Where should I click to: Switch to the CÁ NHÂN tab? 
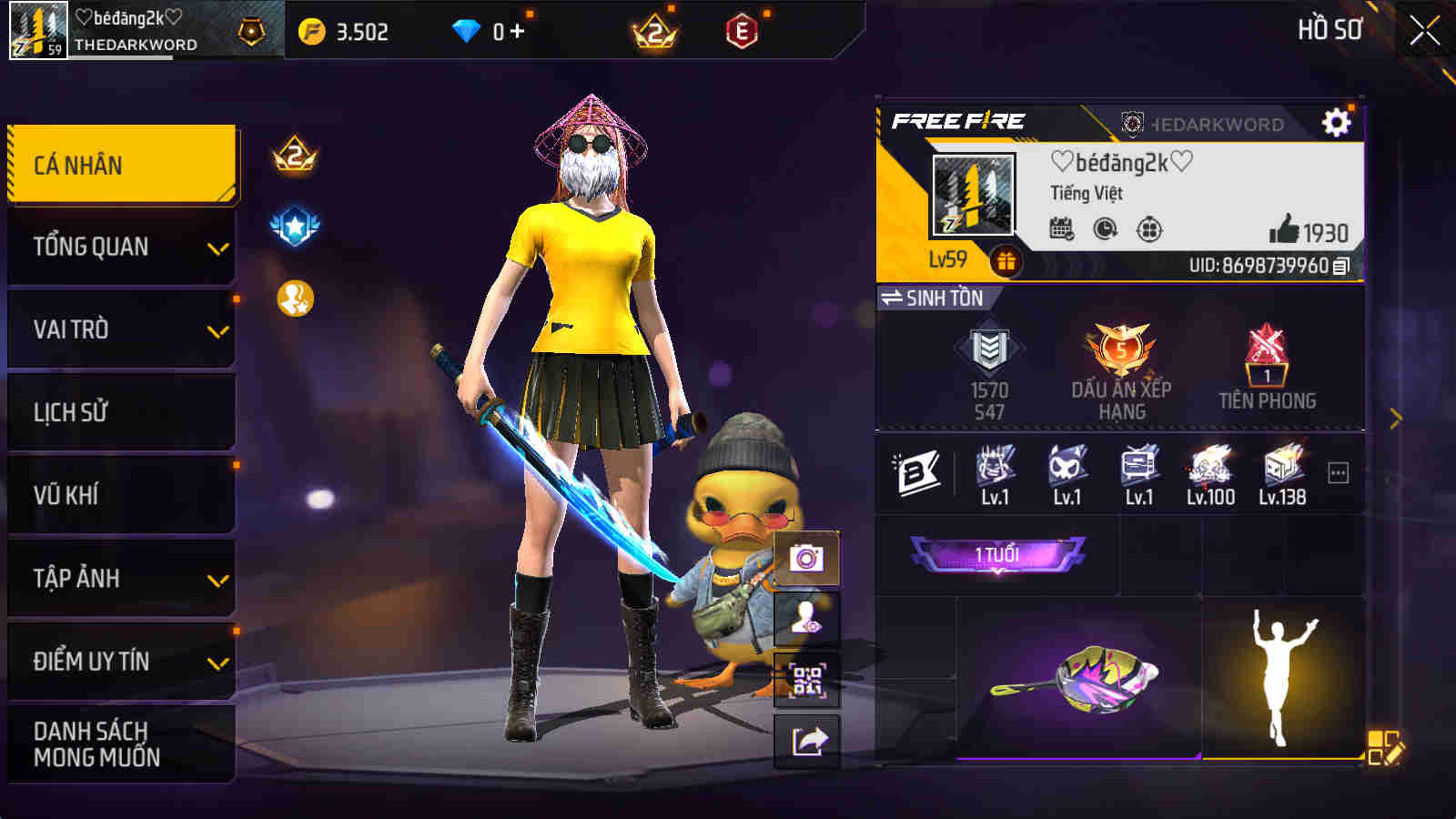[118, 165]
